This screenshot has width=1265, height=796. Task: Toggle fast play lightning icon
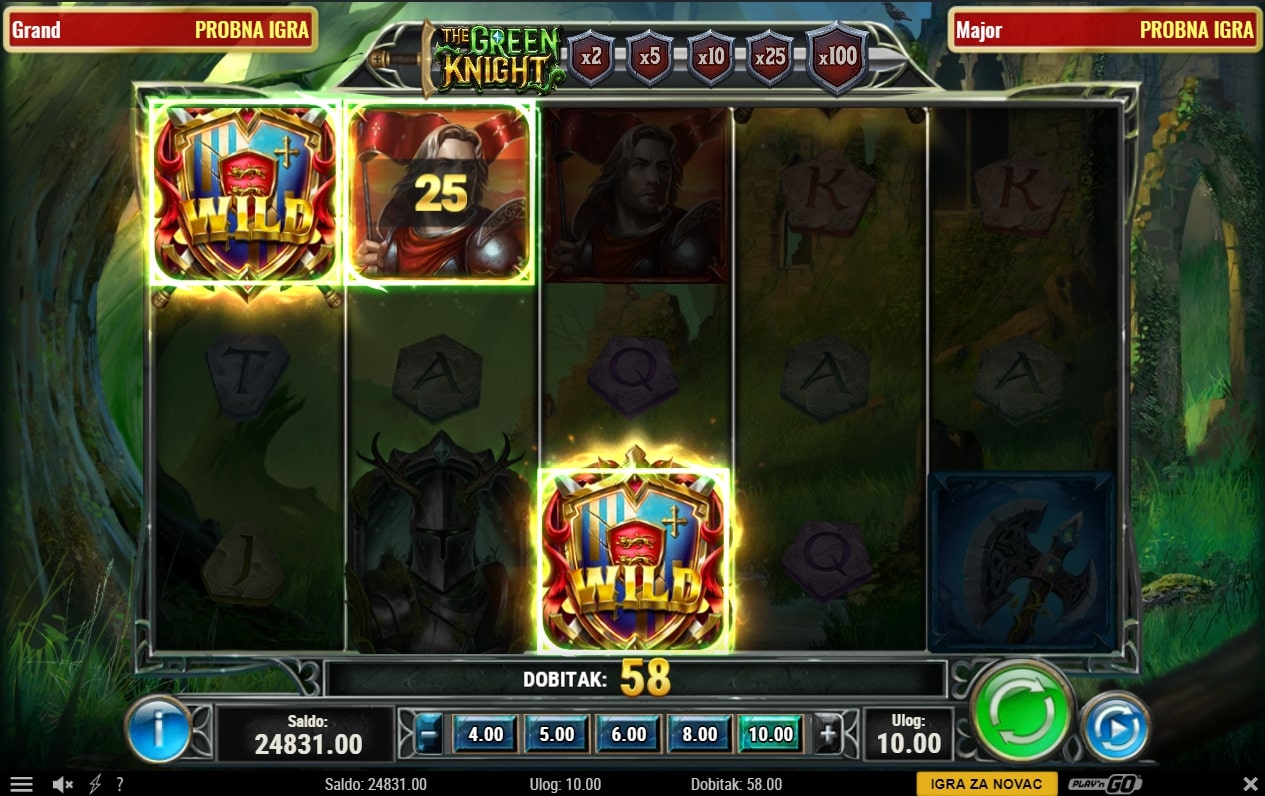pyautogui.click(x=96, y=785)
